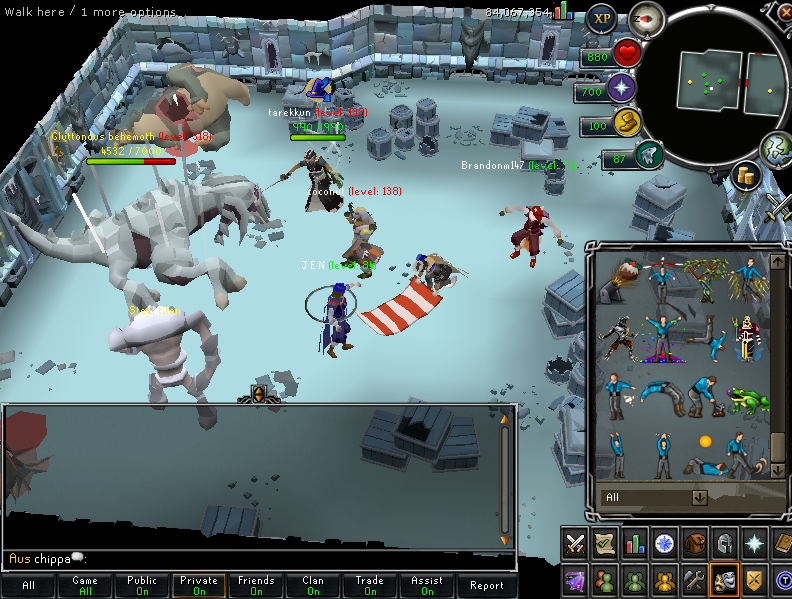Screen dimensions: 792x599
Task: Toggle the Clan chat filter
Action: coord(313,586)
